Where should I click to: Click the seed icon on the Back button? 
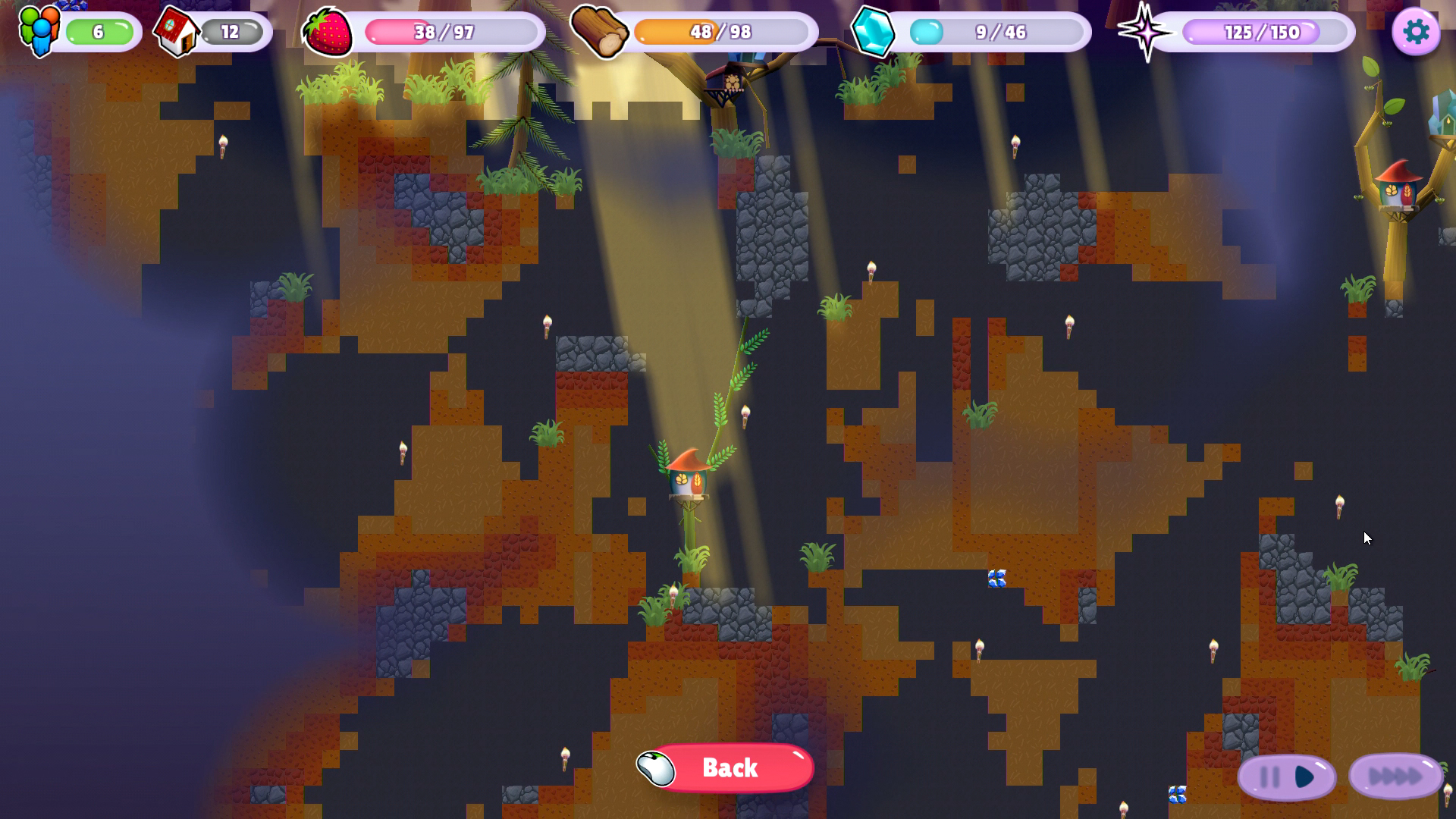[x=657, y=767]
